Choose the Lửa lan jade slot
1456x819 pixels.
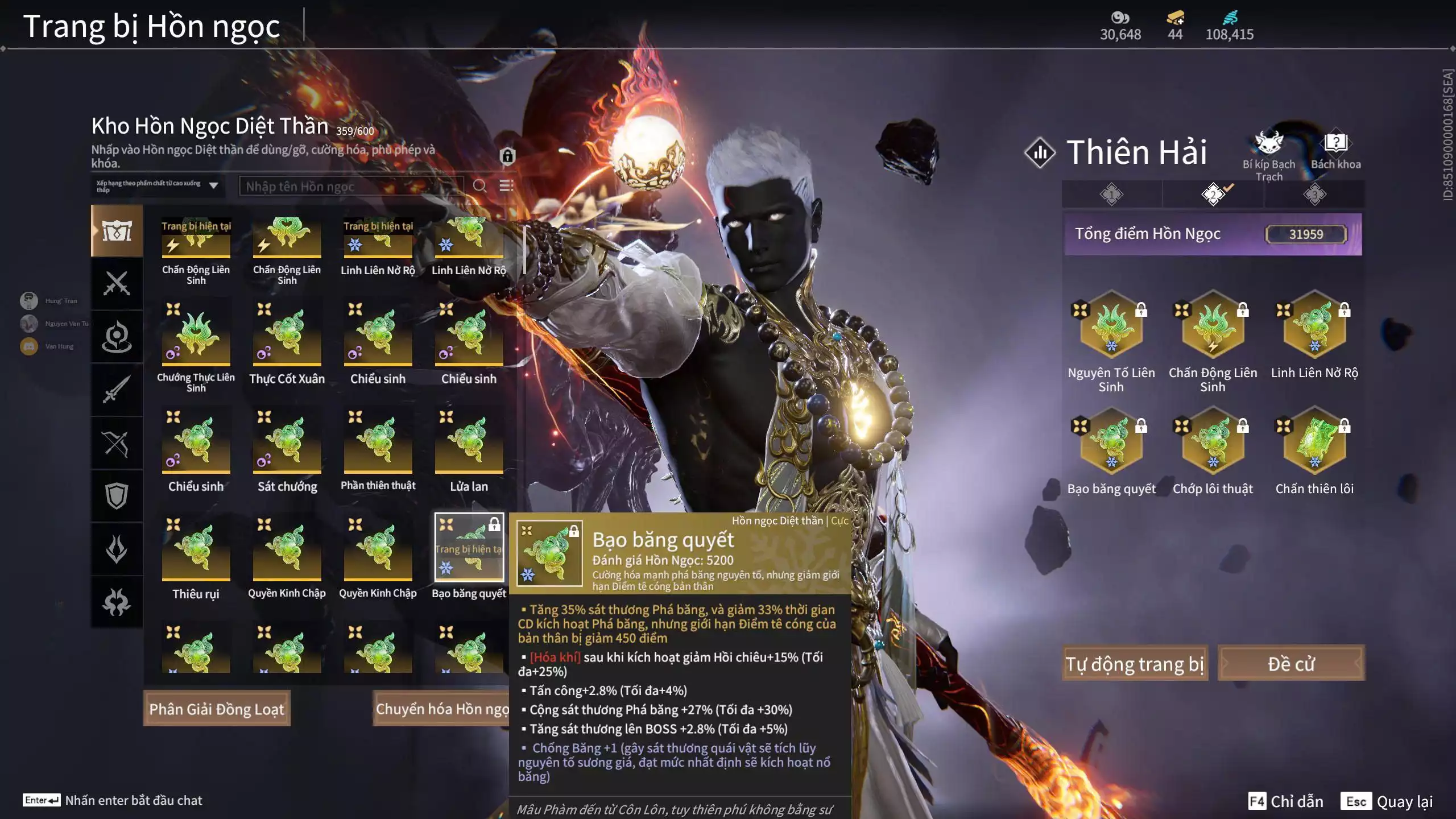click(x=469, y=441)
